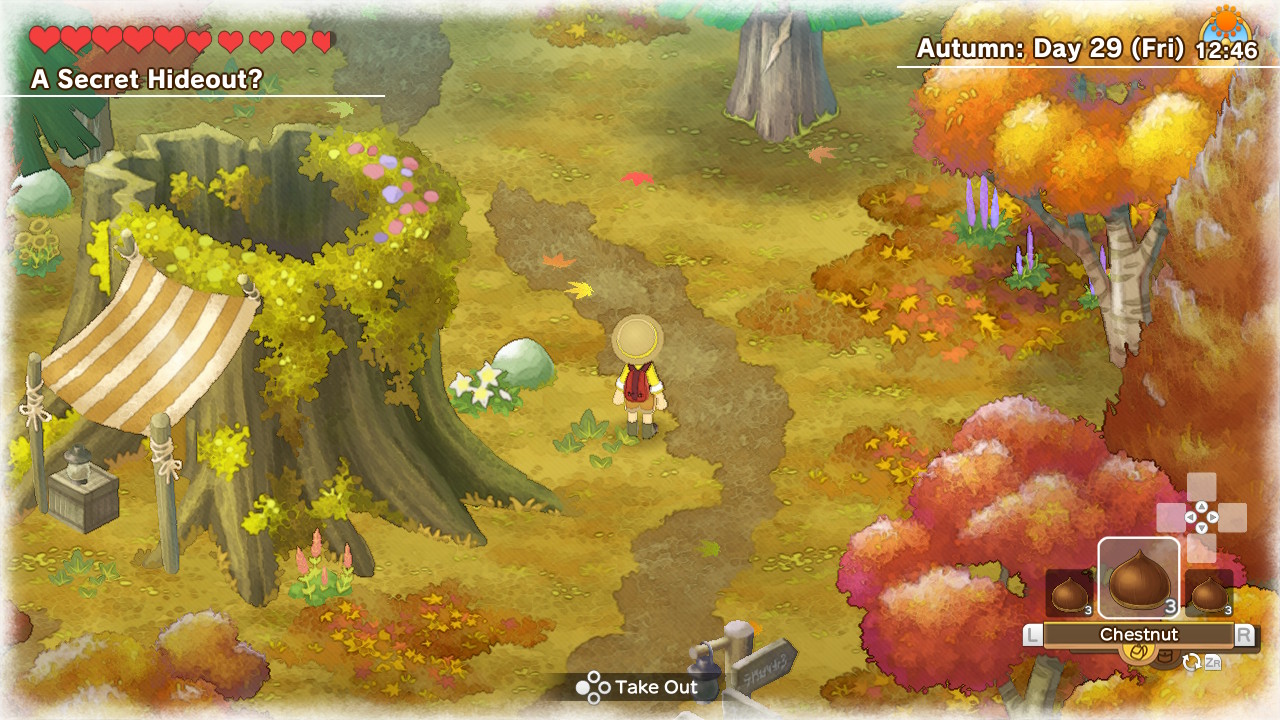Click the circular swap arrows next to ZR
This screenshot has width=1280, height=720.
tap(1192, 661)
